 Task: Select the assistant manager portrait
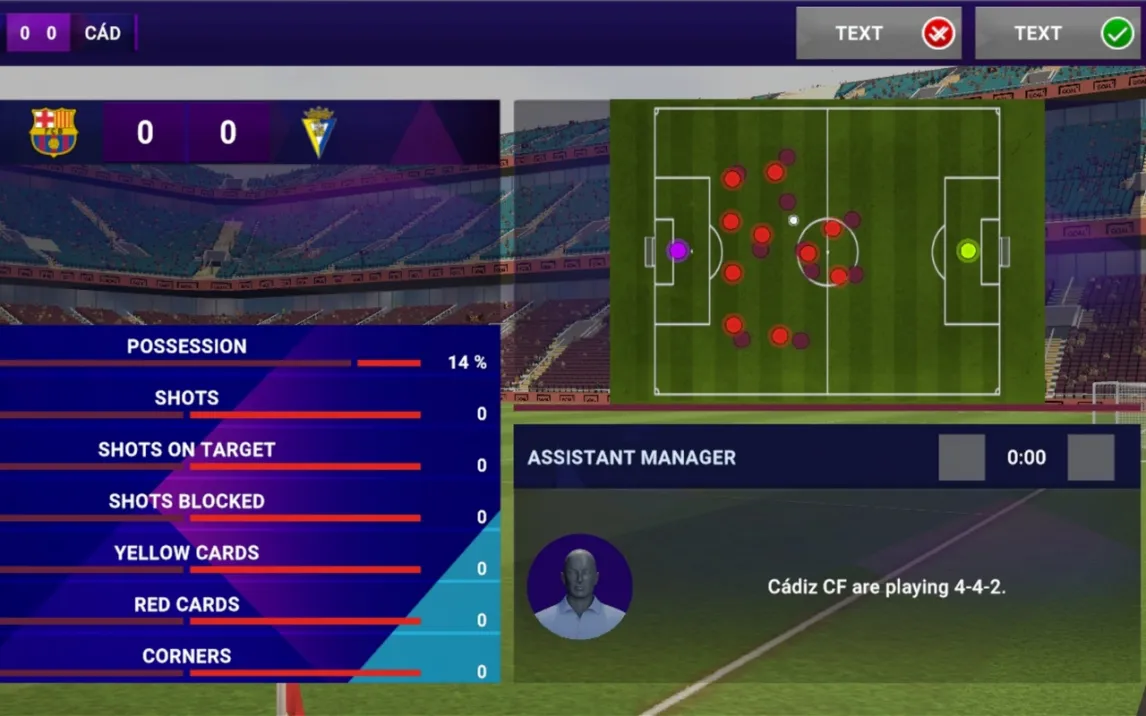point(580,587)
